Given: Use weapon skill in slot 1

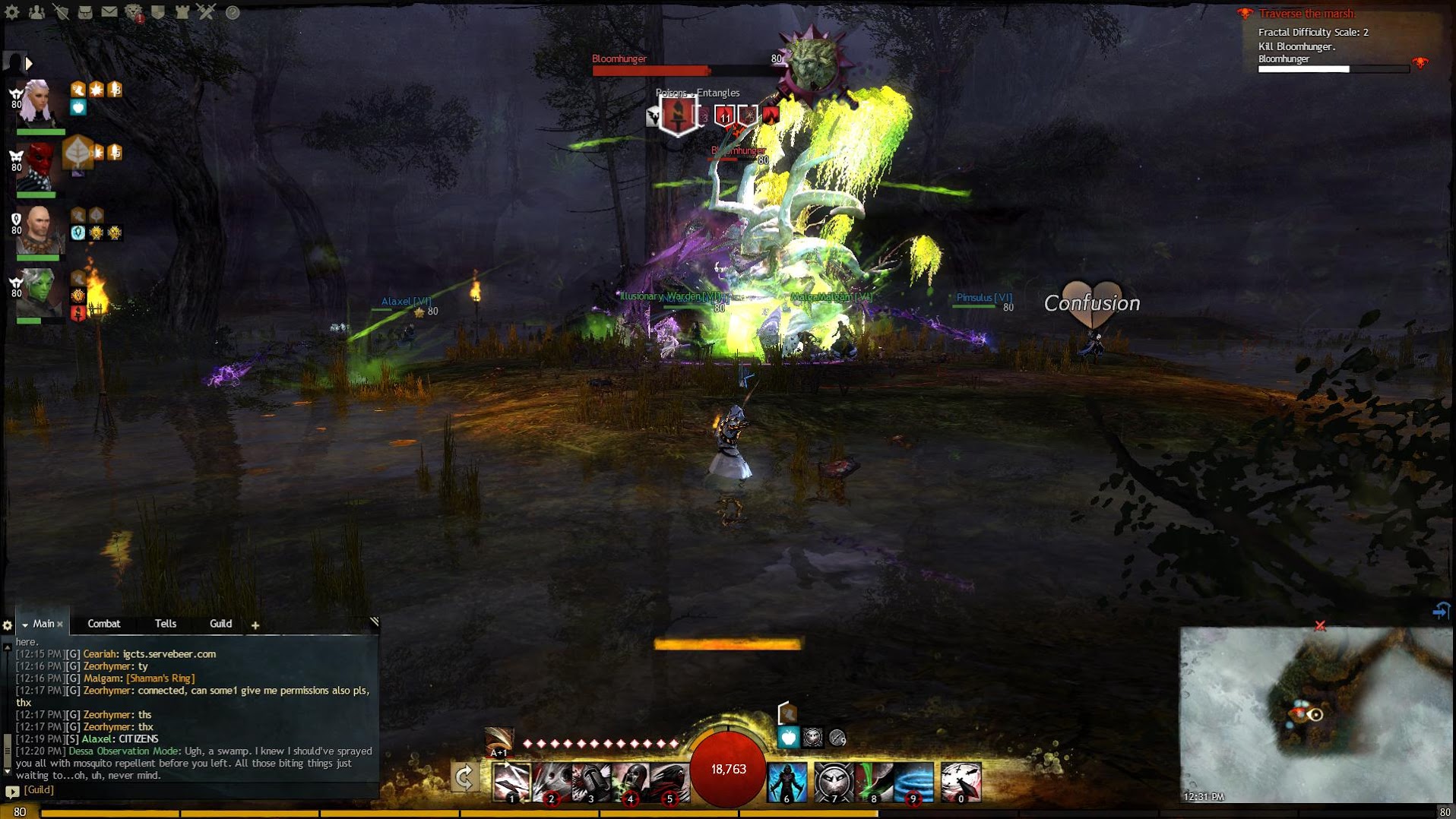Looking at the screenshot, I should [511, 782].
